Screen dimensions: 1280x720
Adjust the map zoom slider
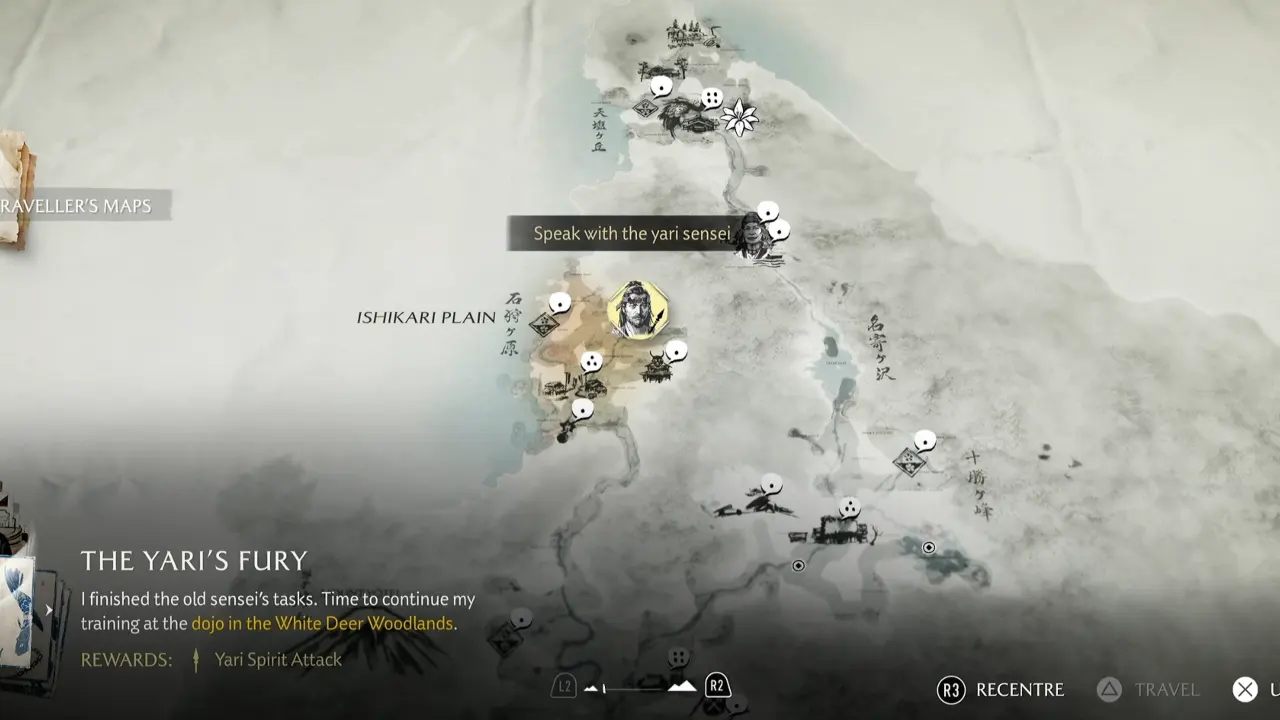tap(640, 687)
